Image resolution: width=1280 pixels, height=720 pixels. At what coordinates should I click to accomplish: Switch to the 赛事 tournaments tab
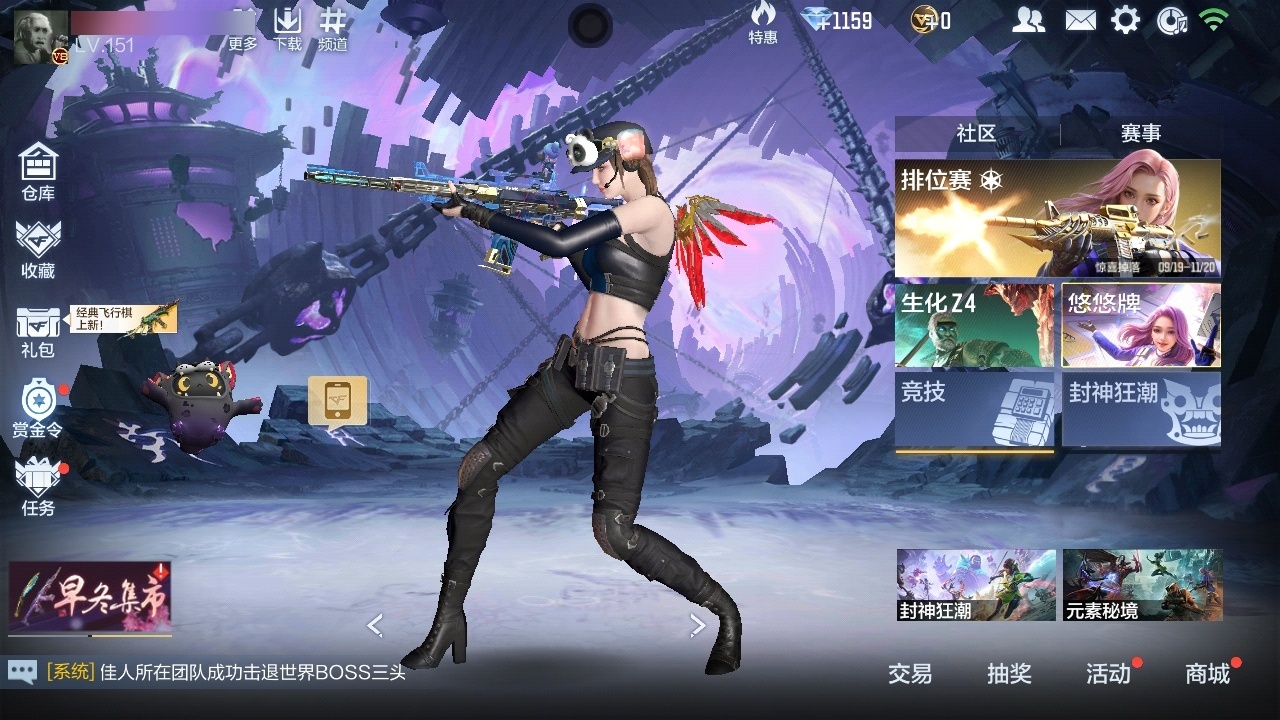[x=1140, y=134]
